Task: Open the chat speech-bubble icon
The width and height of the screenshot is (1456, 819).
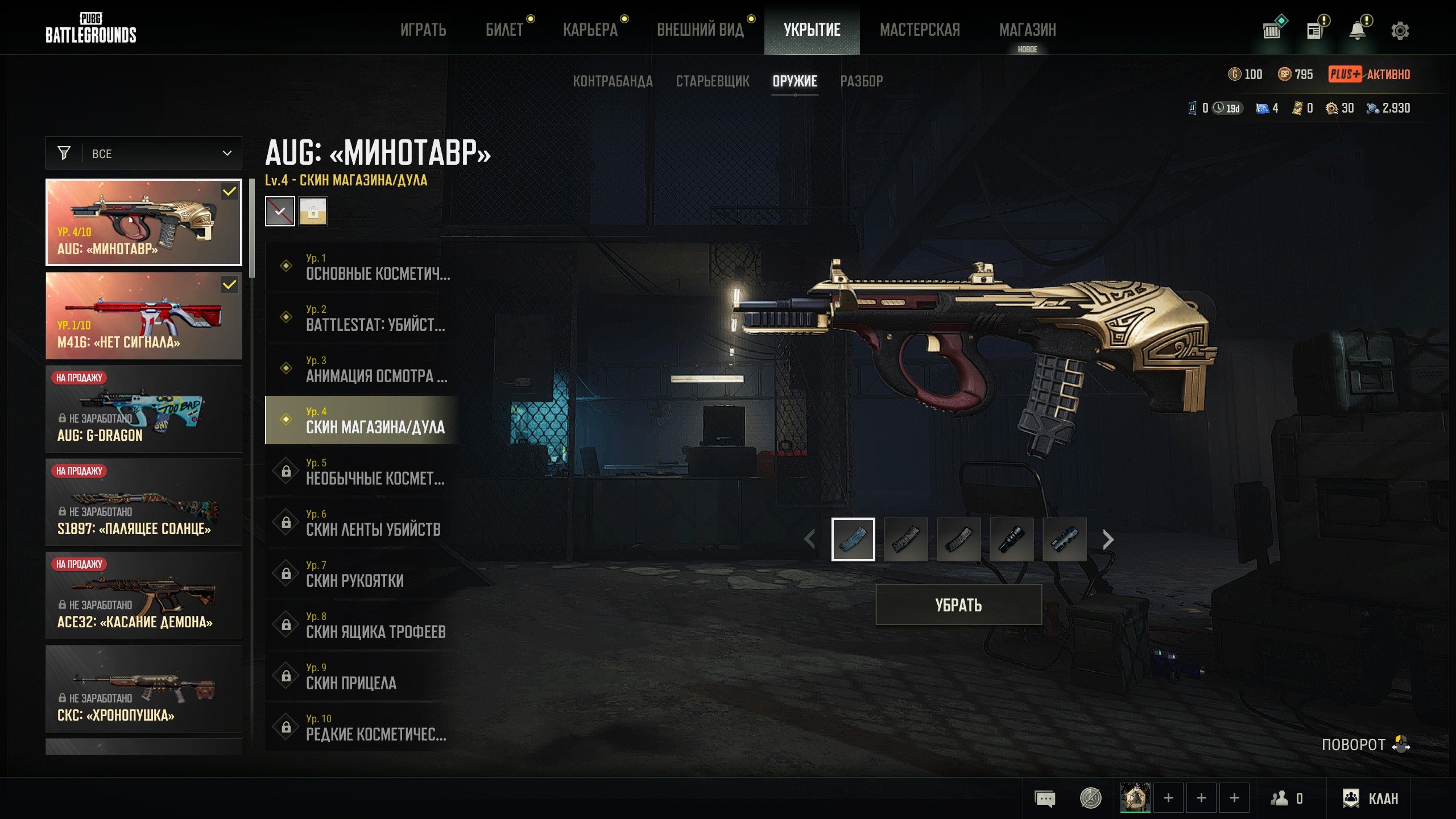Action: pos(1045,799)
